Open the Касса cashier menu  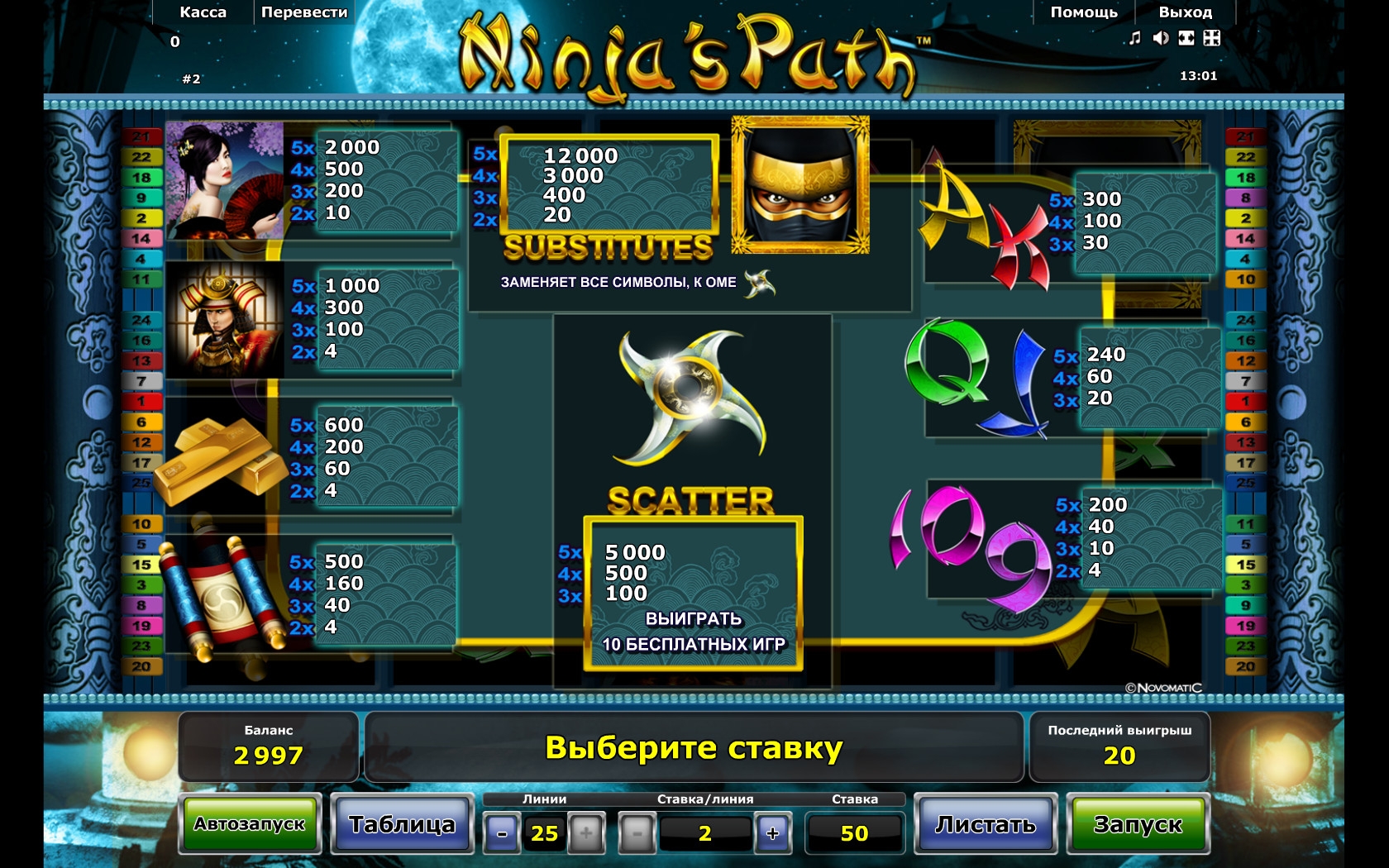[203, 12]
